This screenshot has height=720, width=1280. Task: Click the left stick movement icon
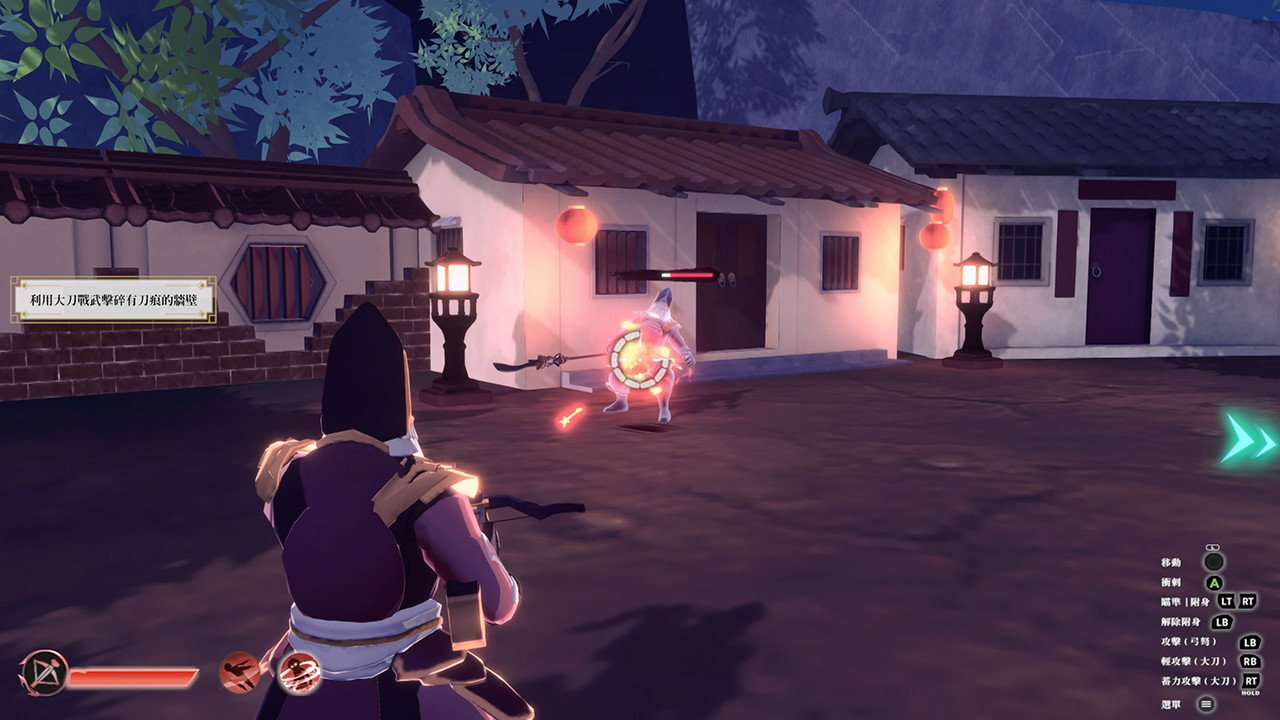tap(1212, 562)
